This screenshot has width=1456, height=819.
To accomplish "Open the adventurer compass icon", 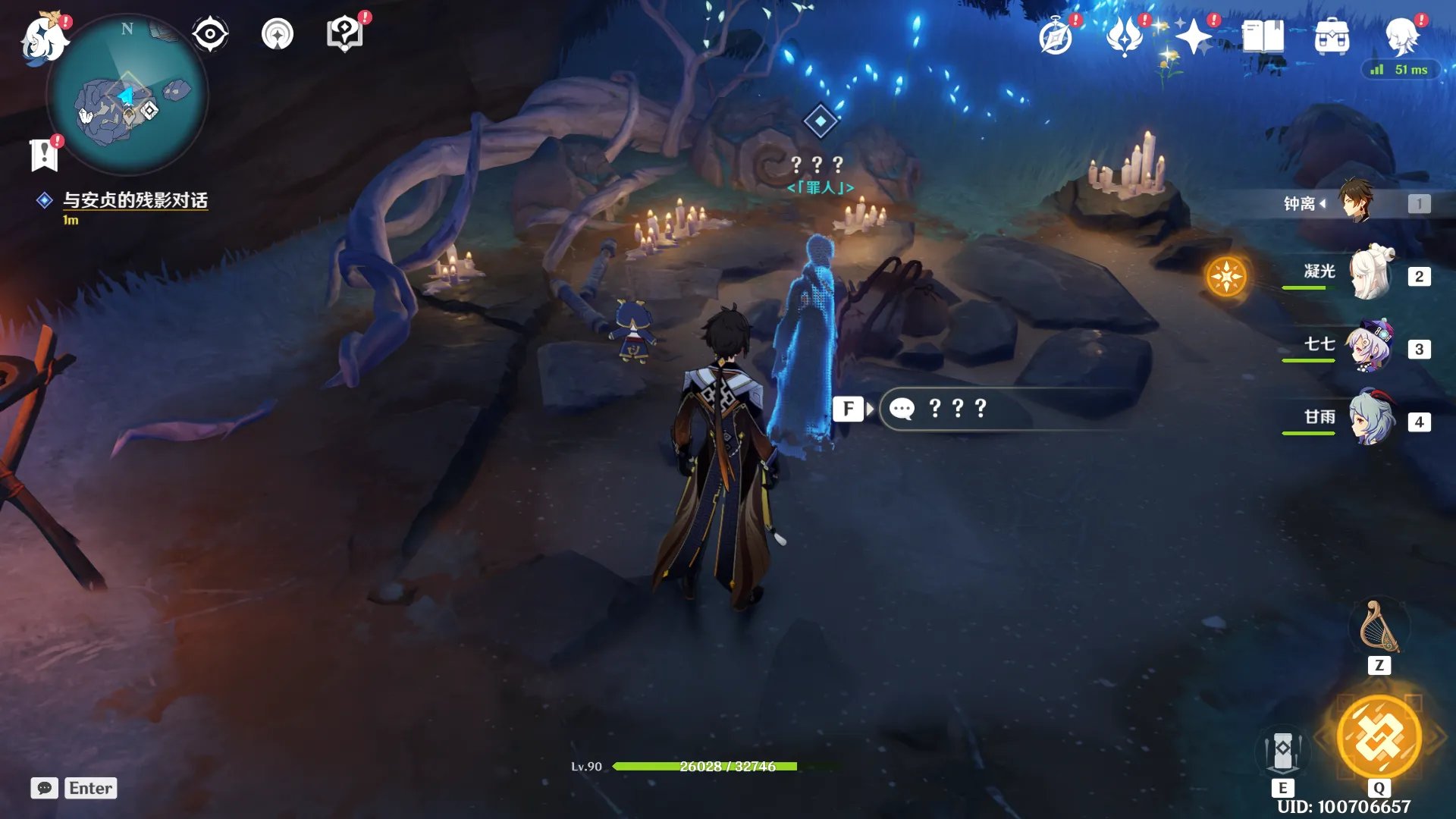I will (x=1056, y=37).
